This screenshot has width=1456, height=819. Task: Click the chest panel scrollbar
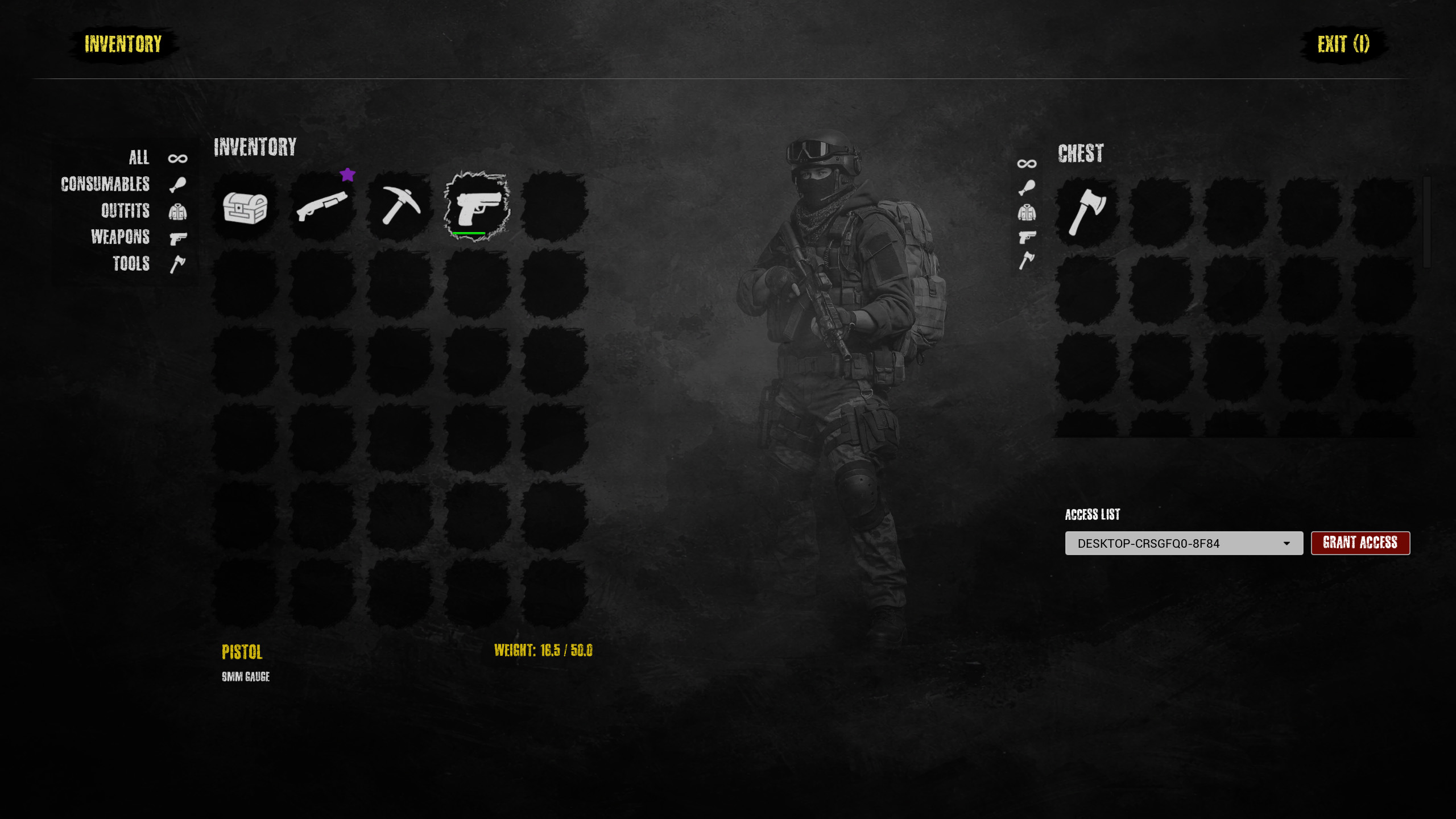coord(1426,222)
